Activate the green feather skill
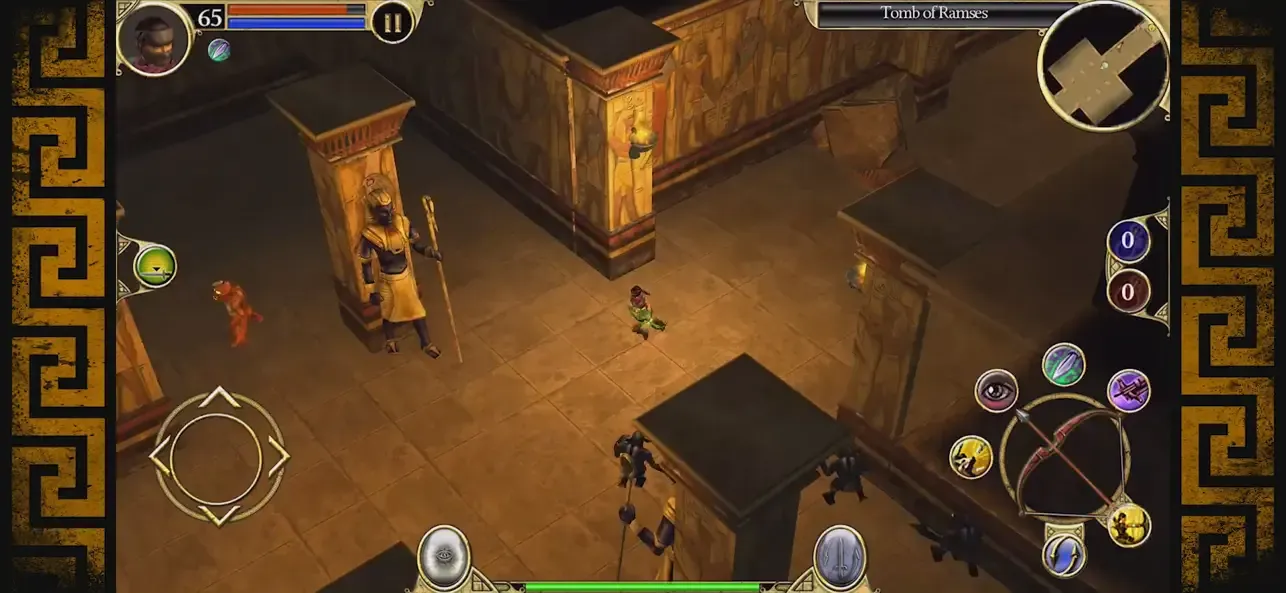 (1064, 364)
